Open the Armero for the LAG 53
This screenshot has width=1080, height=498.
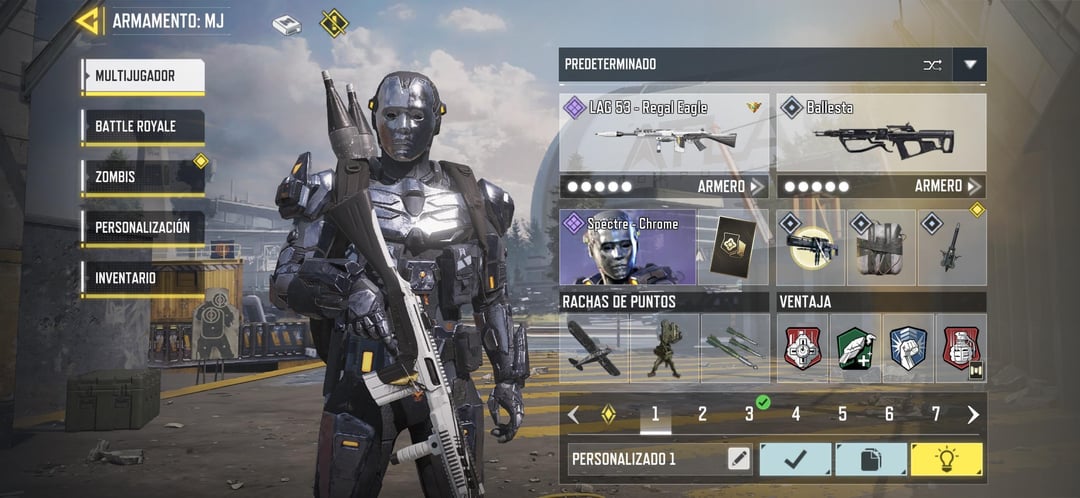coord(732,186)
